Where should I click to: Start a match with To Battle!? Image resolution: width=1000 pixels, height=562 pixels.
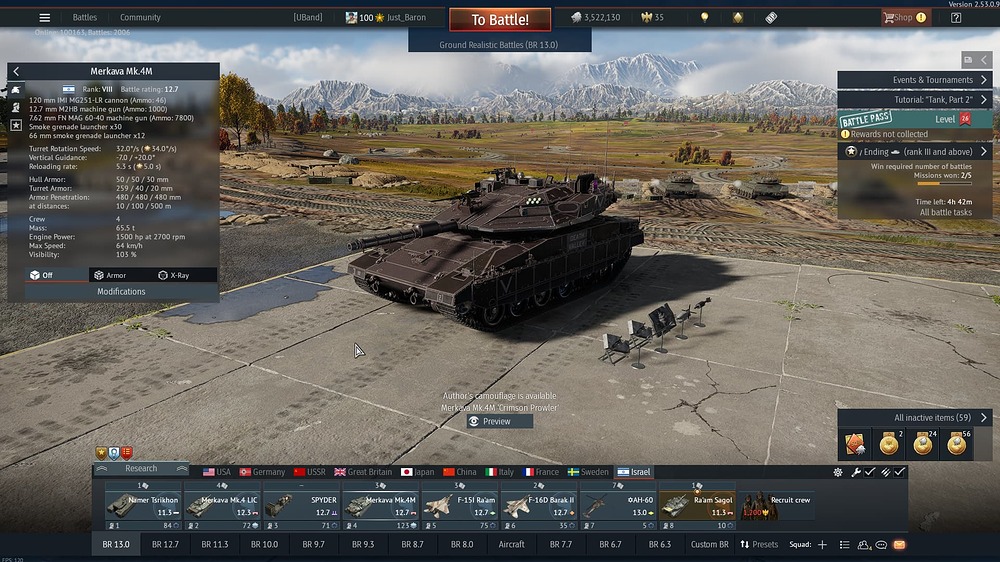point(499,19)
